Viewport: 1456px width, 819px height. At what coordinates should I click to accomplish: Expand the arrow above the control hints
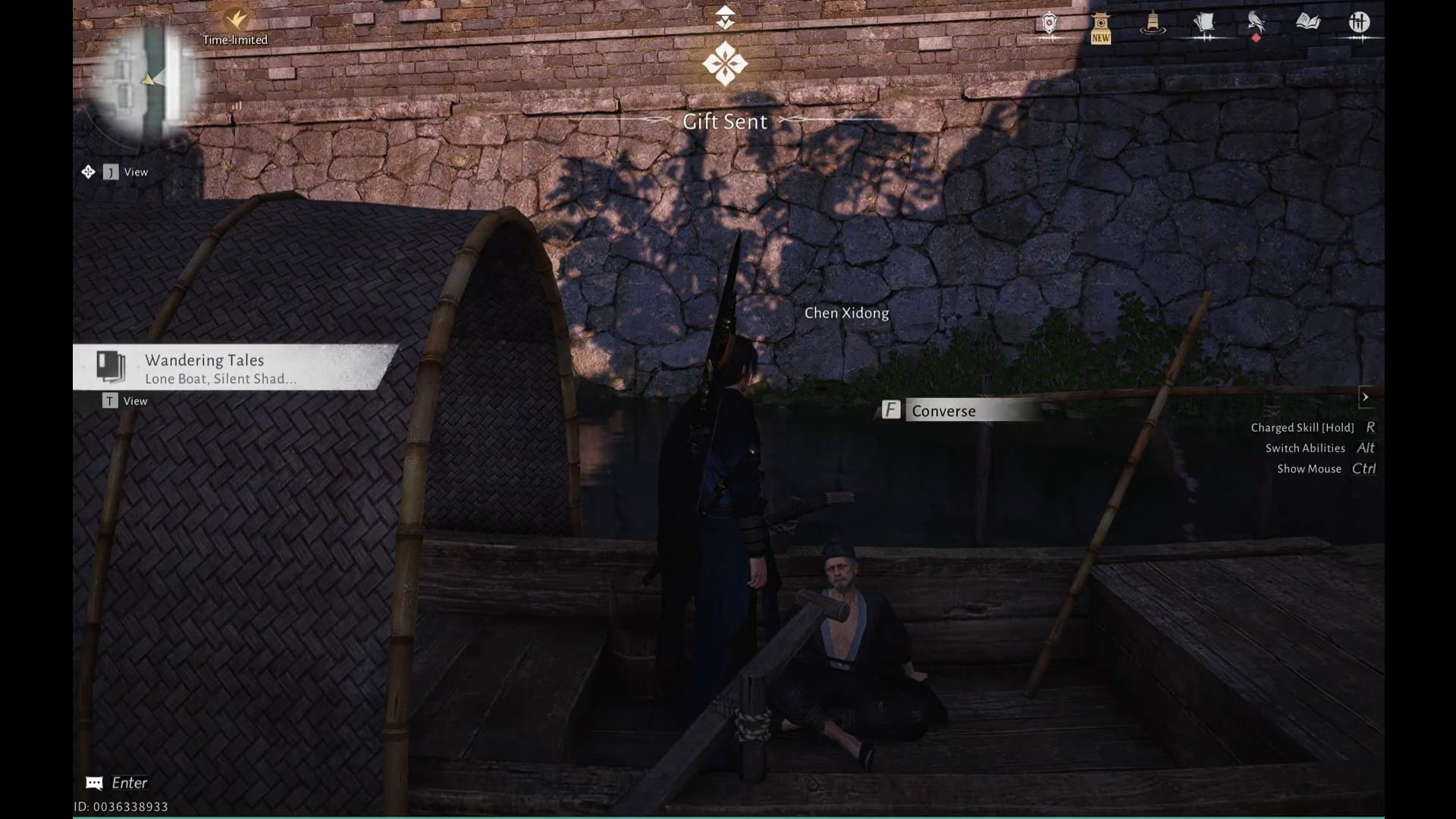pos(1365,397)
